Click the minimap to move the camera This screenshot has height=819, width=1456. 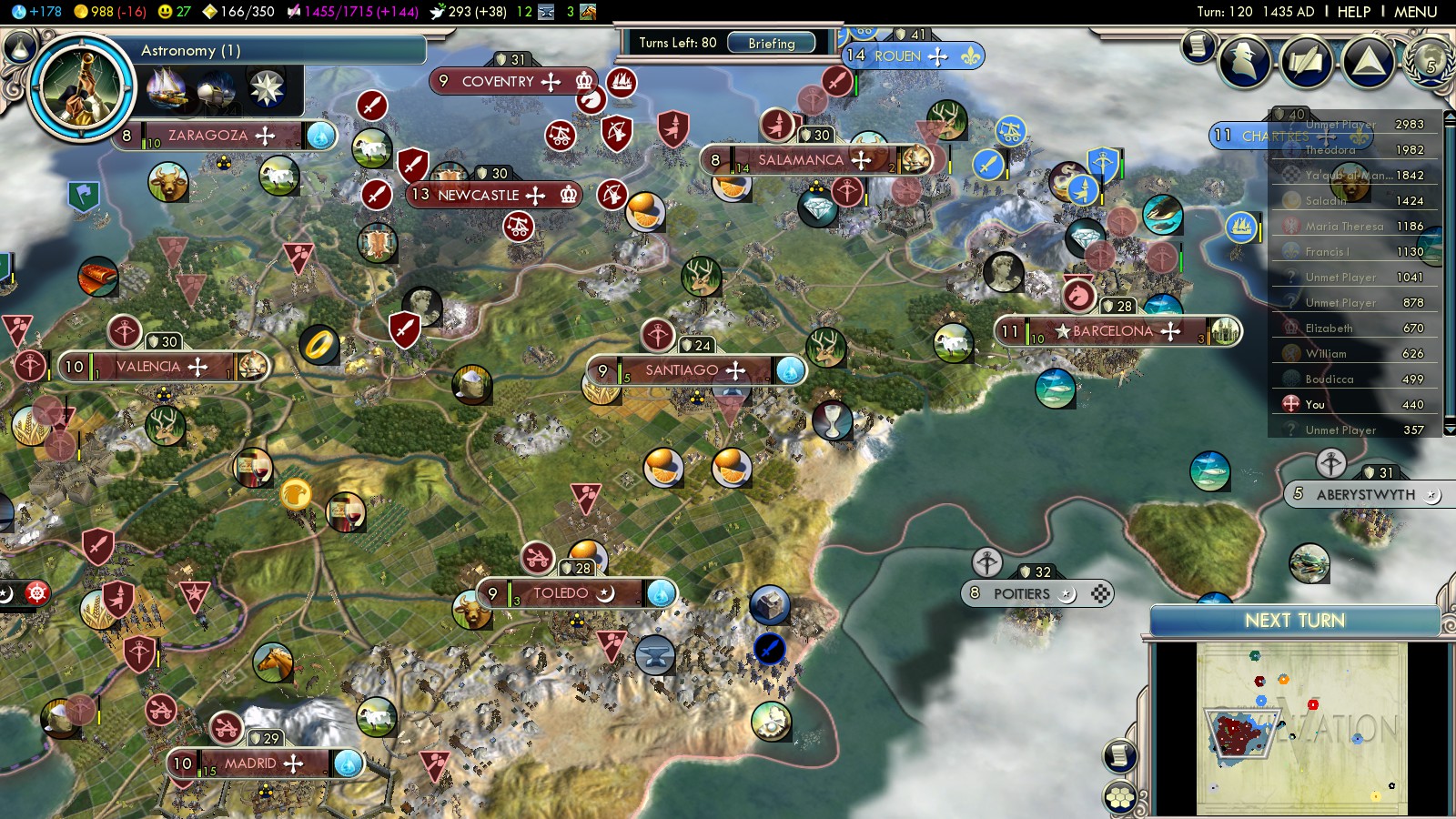(x=1301, y=728)
